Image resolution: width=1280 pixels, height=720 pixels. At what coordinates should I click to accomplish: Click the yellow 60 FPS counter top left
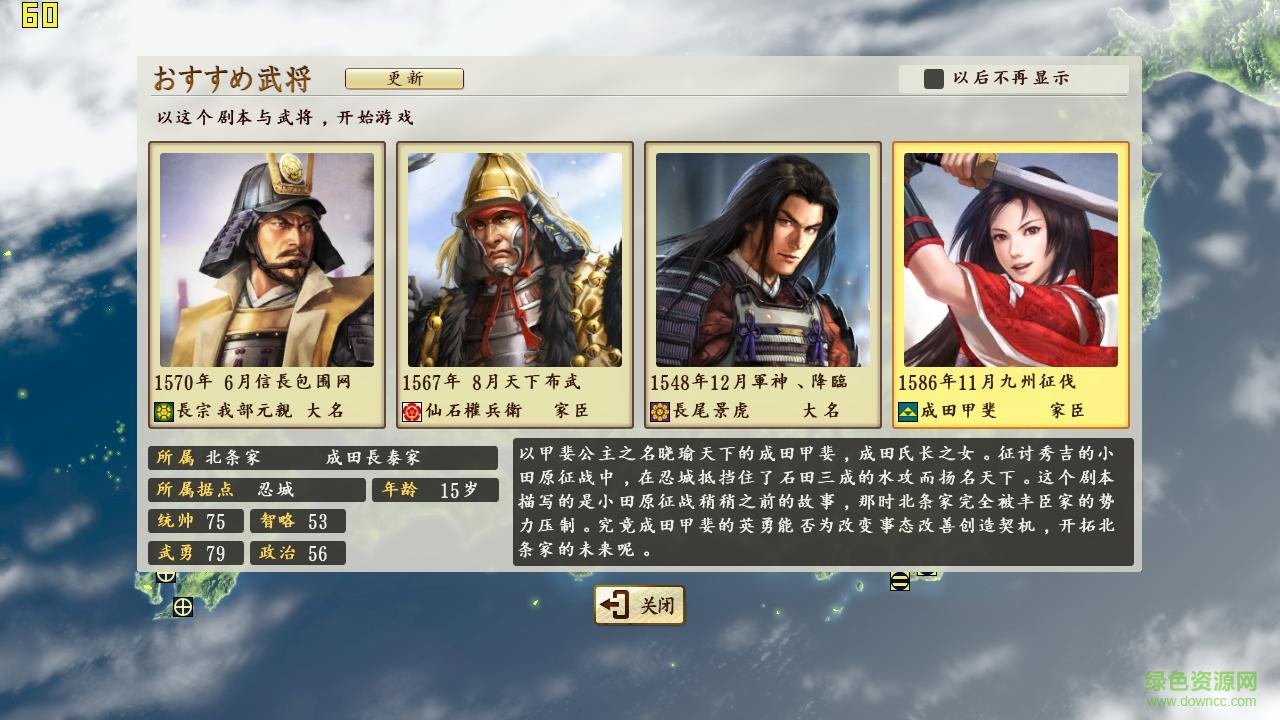pyautogui.click(x=38, y=15)
